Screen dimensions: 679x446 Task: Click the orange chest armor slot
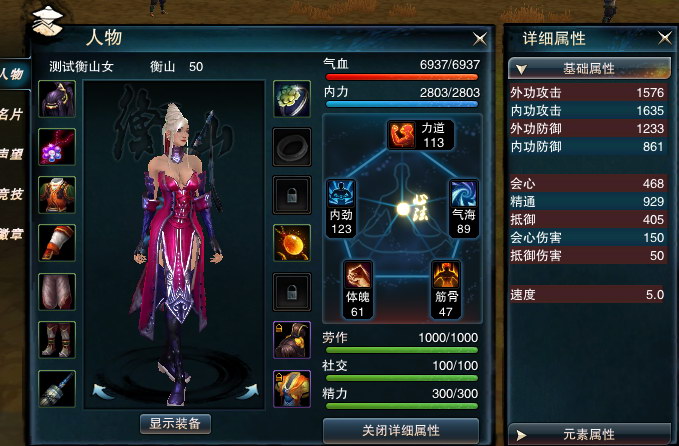click(55, 194)
